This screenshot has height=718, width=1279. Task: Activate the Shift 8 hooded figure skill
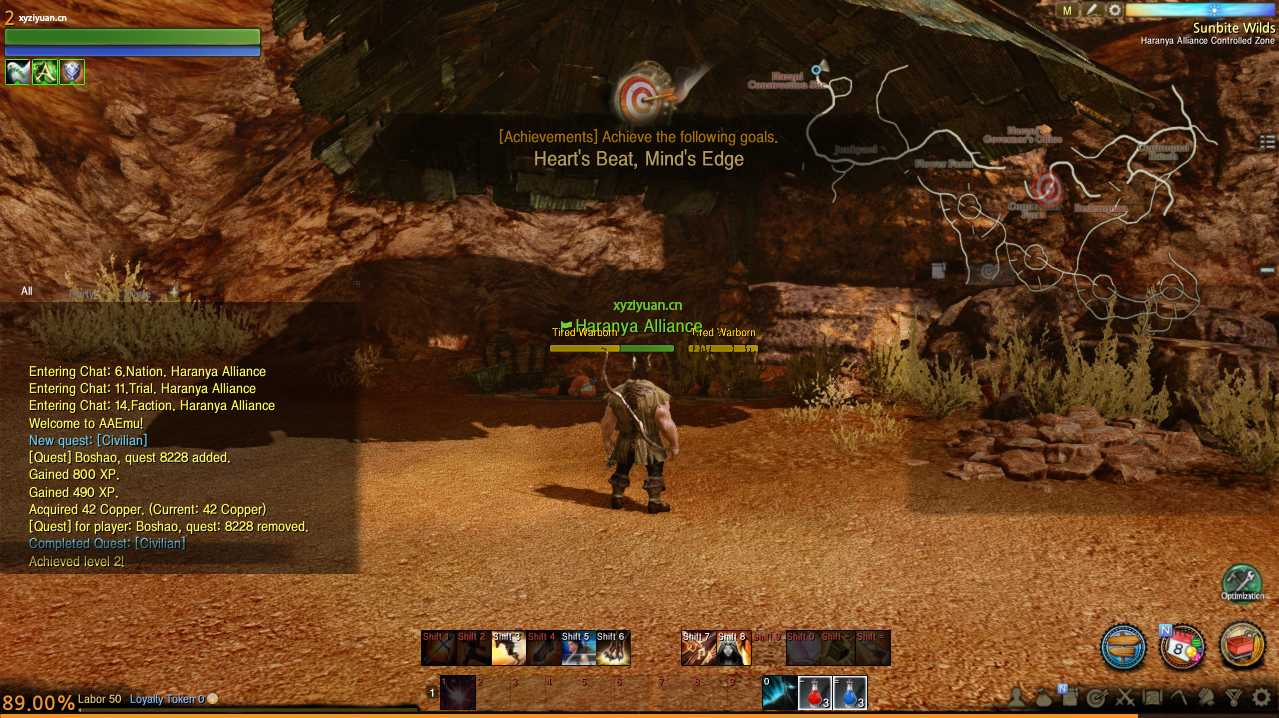point(733,648)
